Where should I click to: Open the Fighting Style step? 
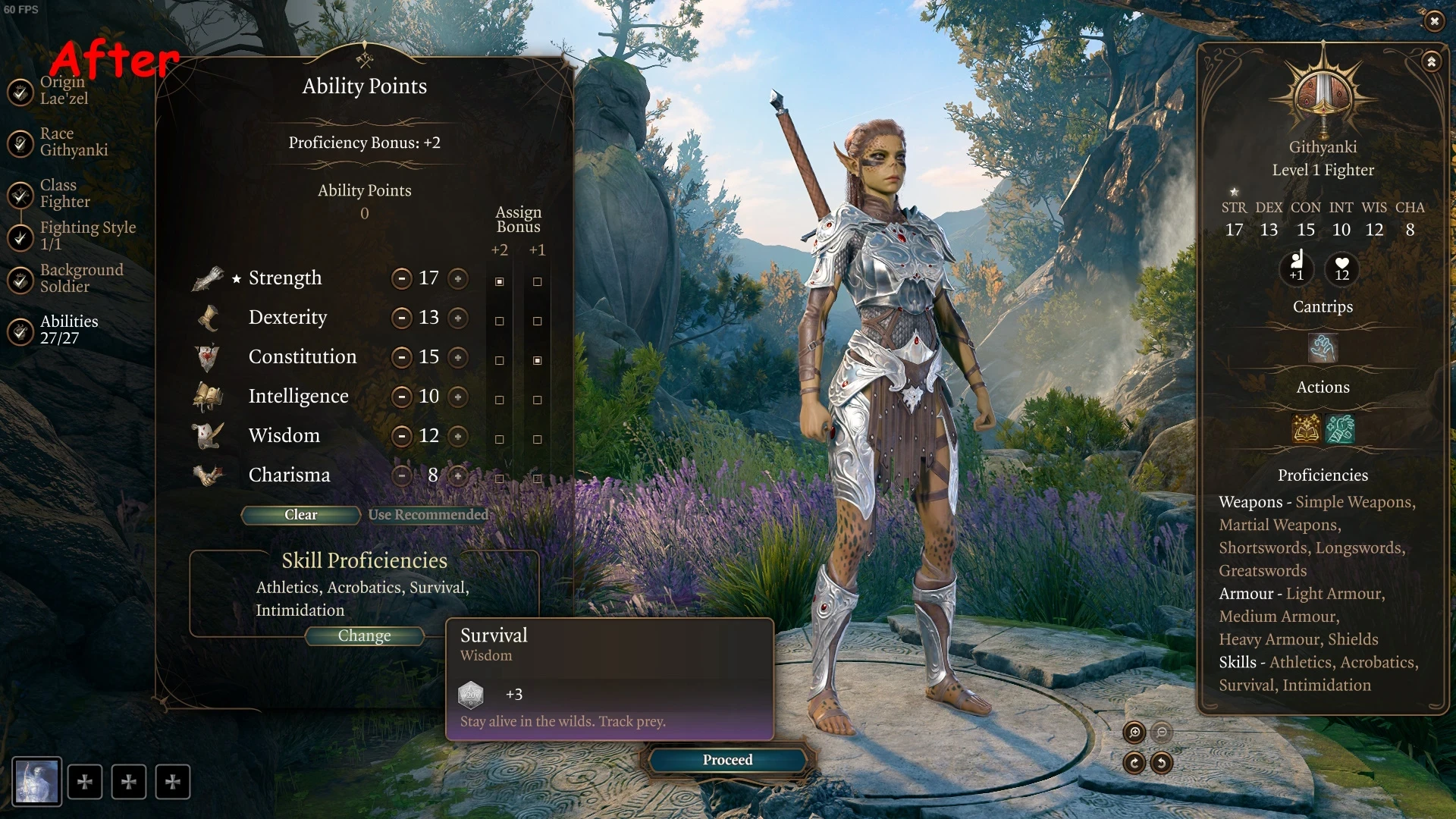[x=87, y=235]
